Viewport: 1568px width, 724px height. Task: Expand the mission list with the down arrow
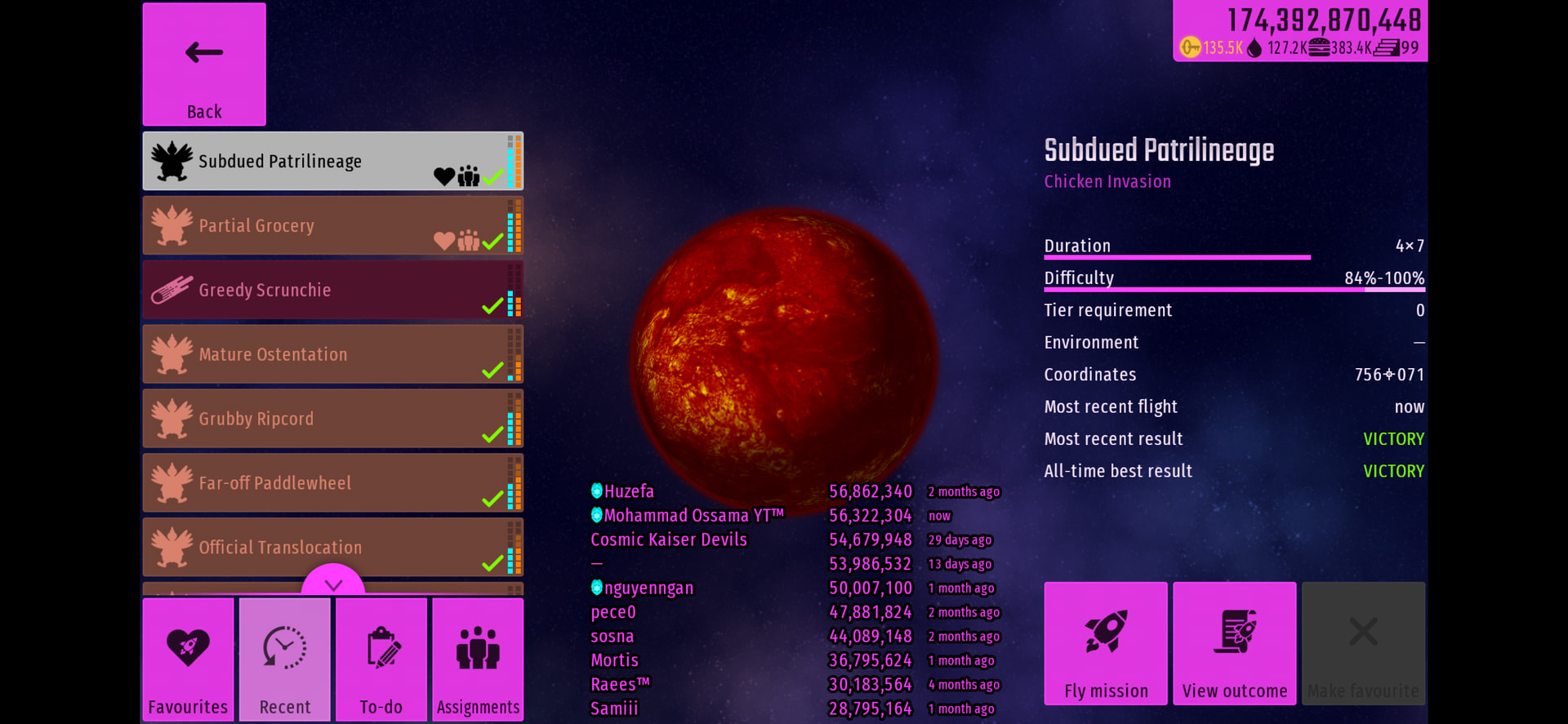(x=333, y=583)
